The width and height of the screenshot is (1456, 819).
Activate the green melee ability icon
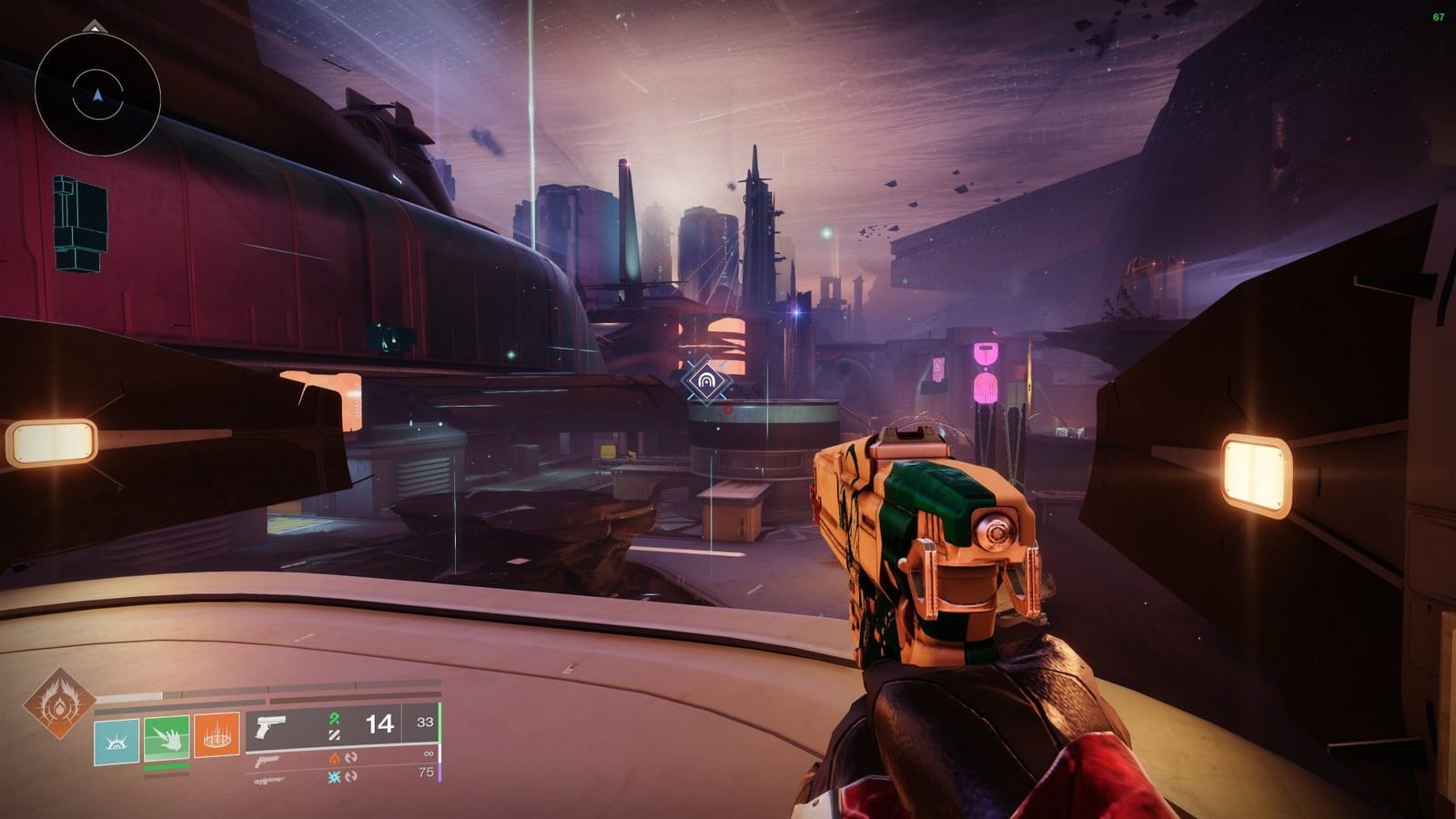(x=166, y=739)
